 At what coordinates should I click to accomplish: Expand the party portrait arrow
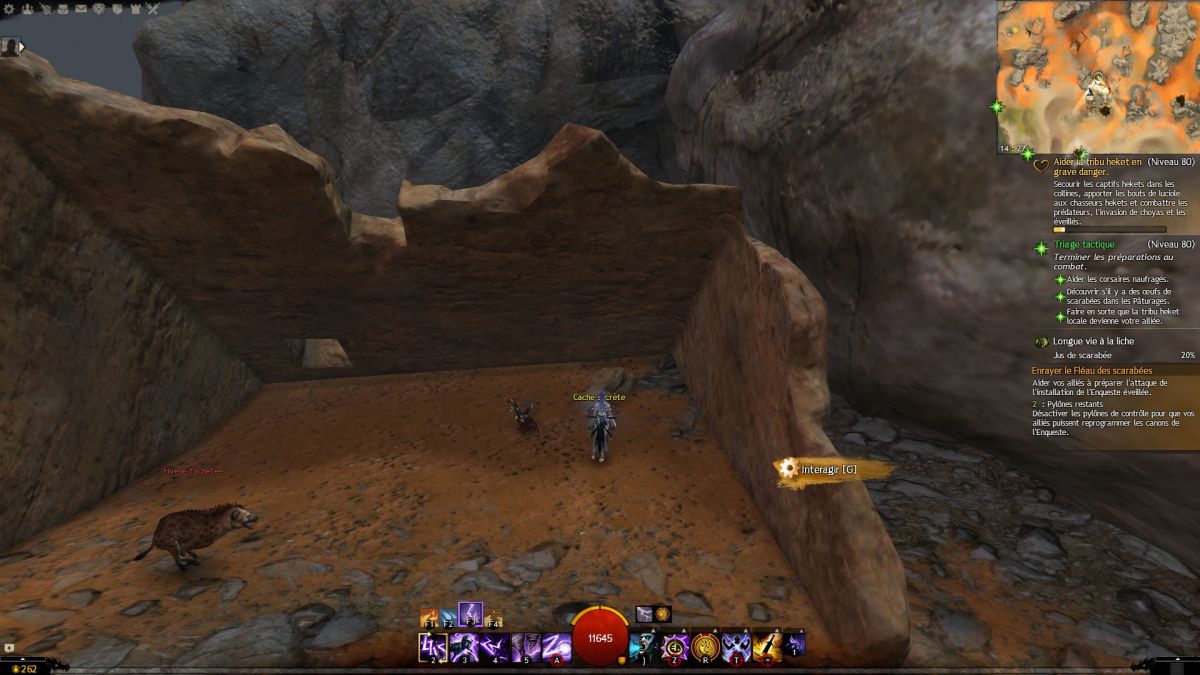tap(22, 46)
